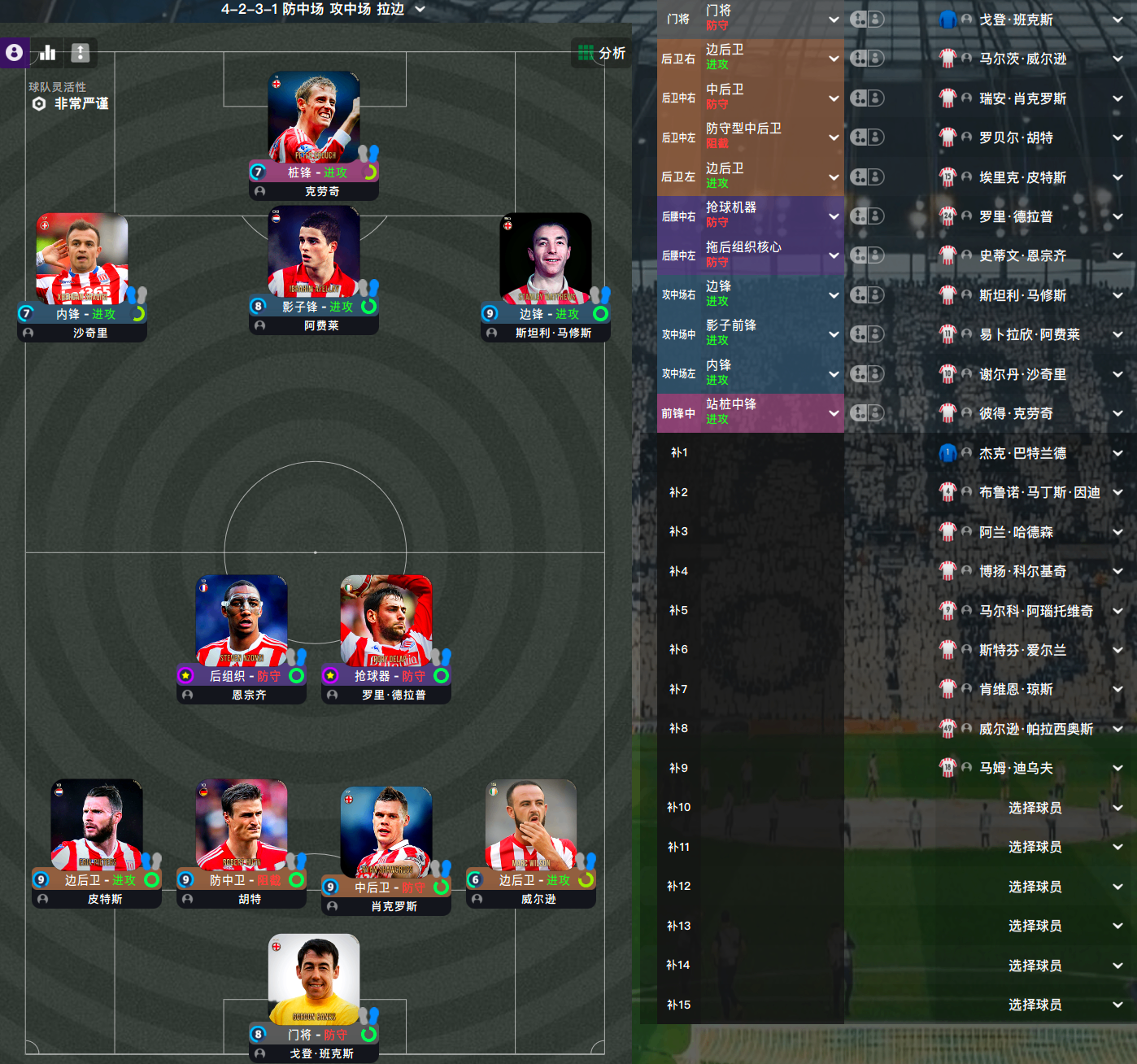Open 选择球员 dropdown for 补10
The width and height of the screenshot is (1137, 1064).
pos(1118,808)
